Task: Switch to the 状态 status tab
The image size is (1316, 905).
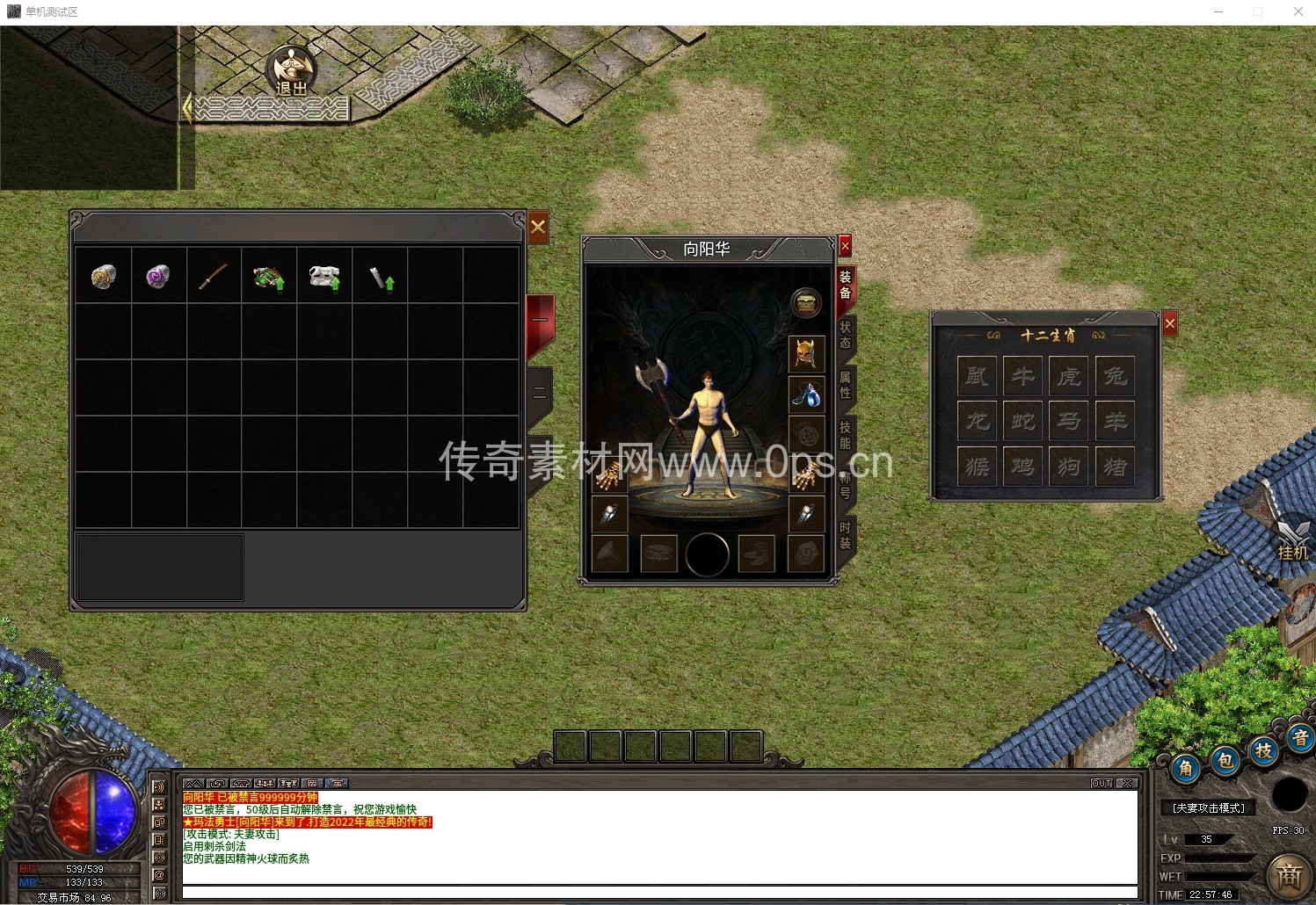Action: (x=845, y=334)
